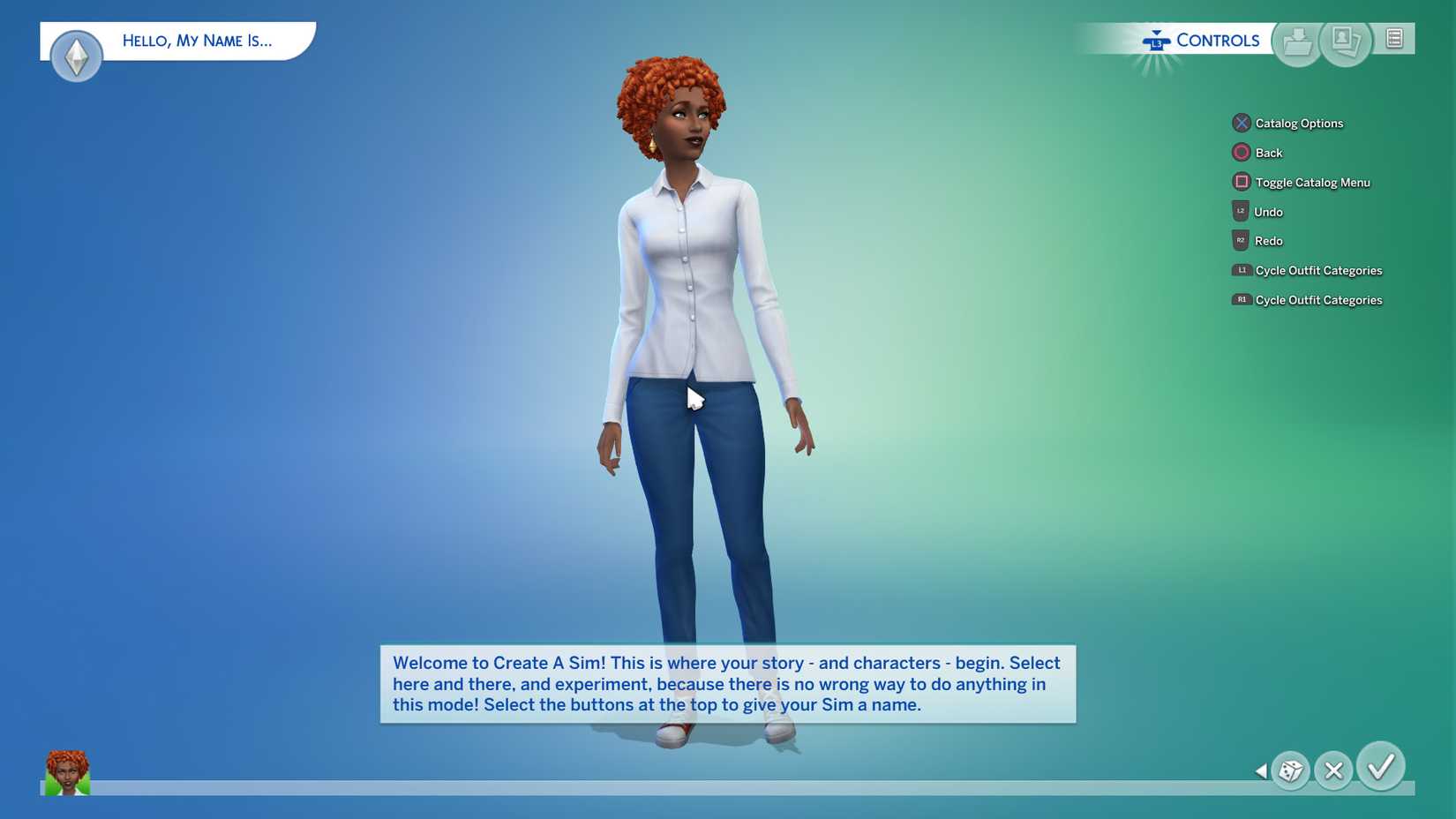The image size is (1456, 819).
Task: Cancel Sim creation with the X button
Action: pos(1334,770)
